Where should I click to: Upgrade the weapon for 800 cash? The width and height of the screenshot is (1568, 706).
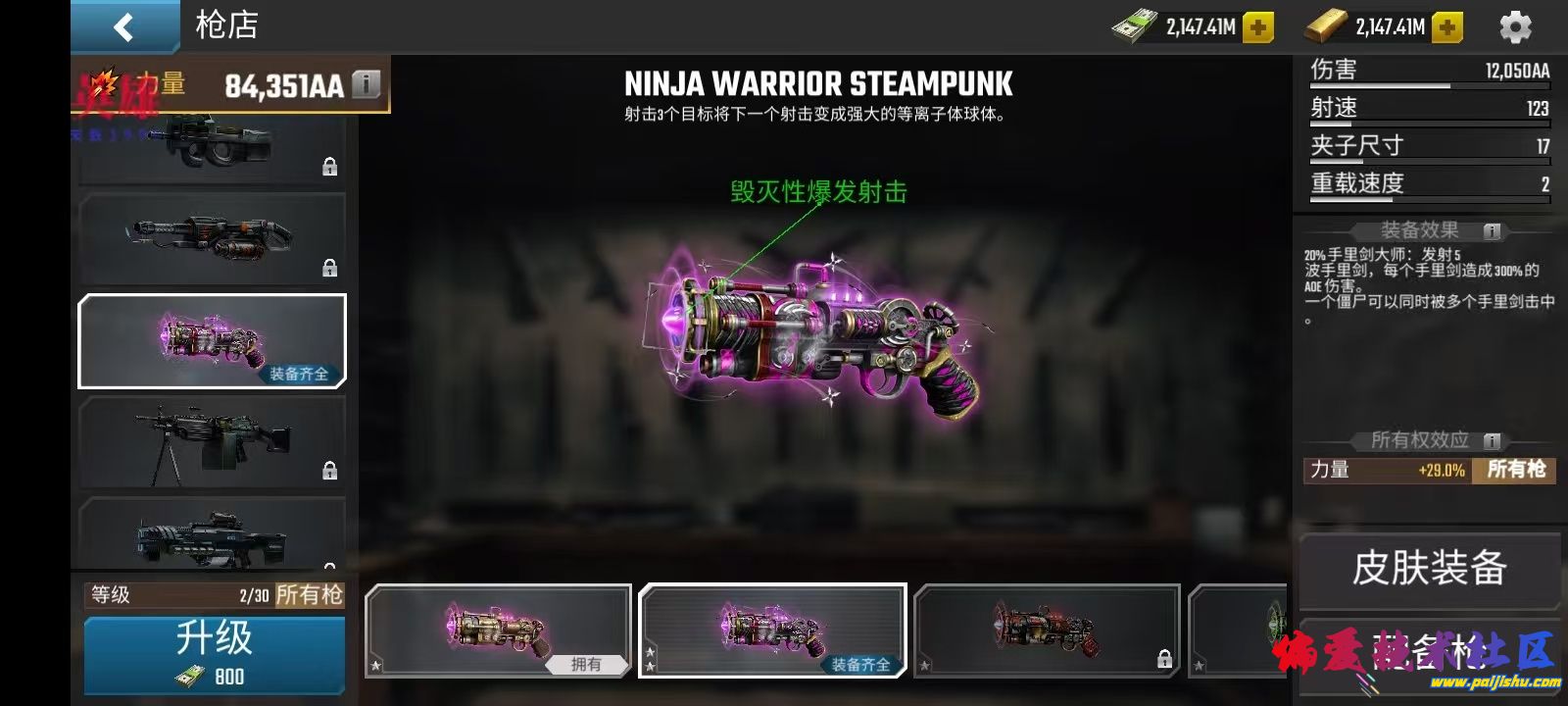point(214,654)
